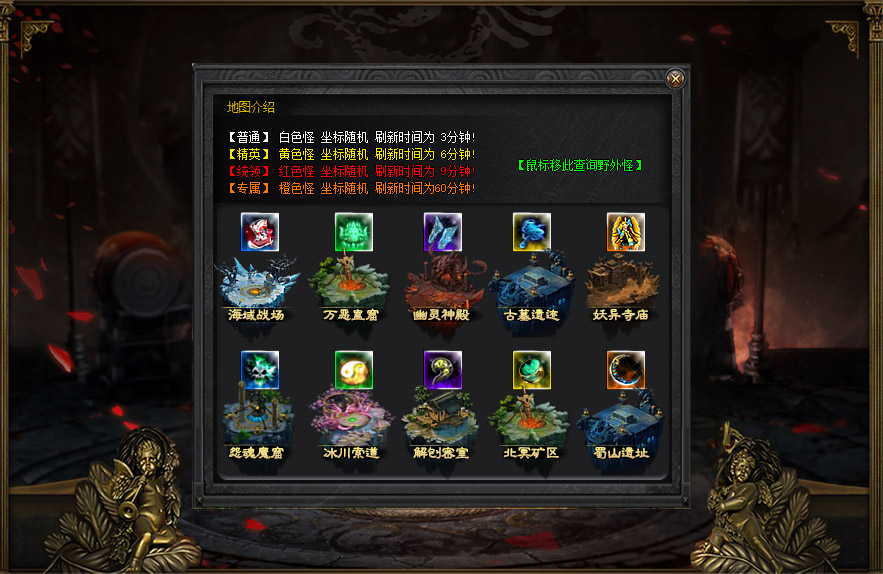Open the 古墓遗迹 map

[x=532, y=285]
